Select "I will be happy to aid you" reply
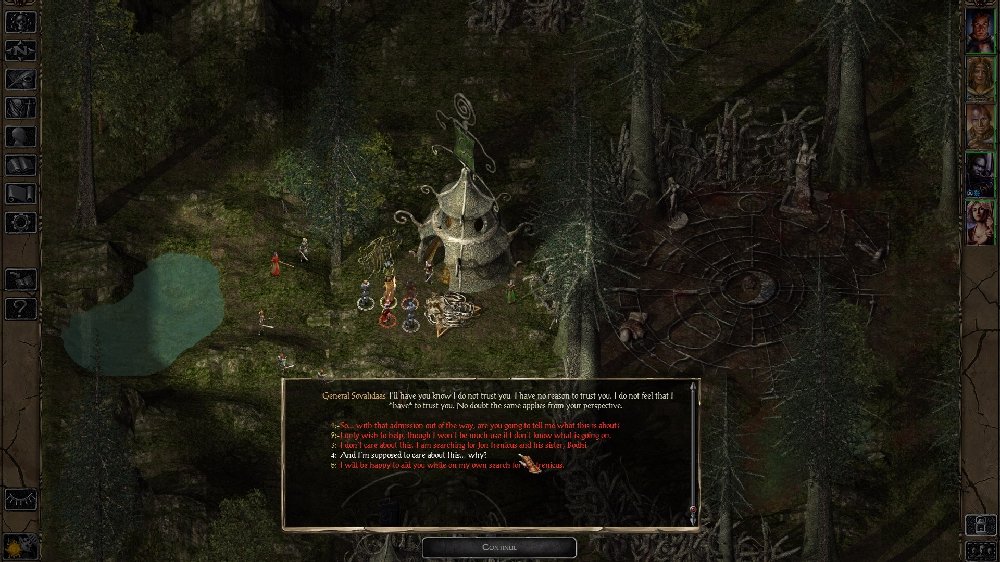 [x=440, y=466]
